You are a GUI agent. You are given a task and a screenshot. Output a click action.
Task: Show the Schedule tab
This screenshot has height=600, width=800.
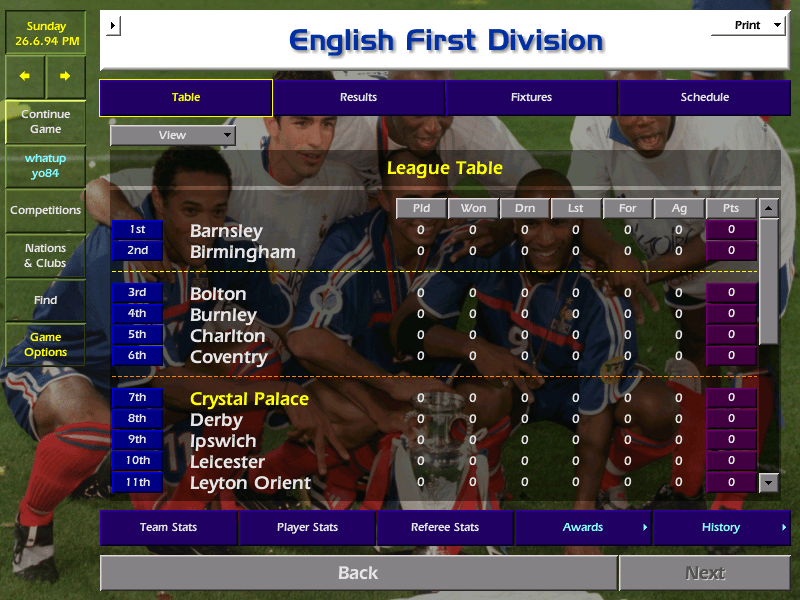point(704,97)
